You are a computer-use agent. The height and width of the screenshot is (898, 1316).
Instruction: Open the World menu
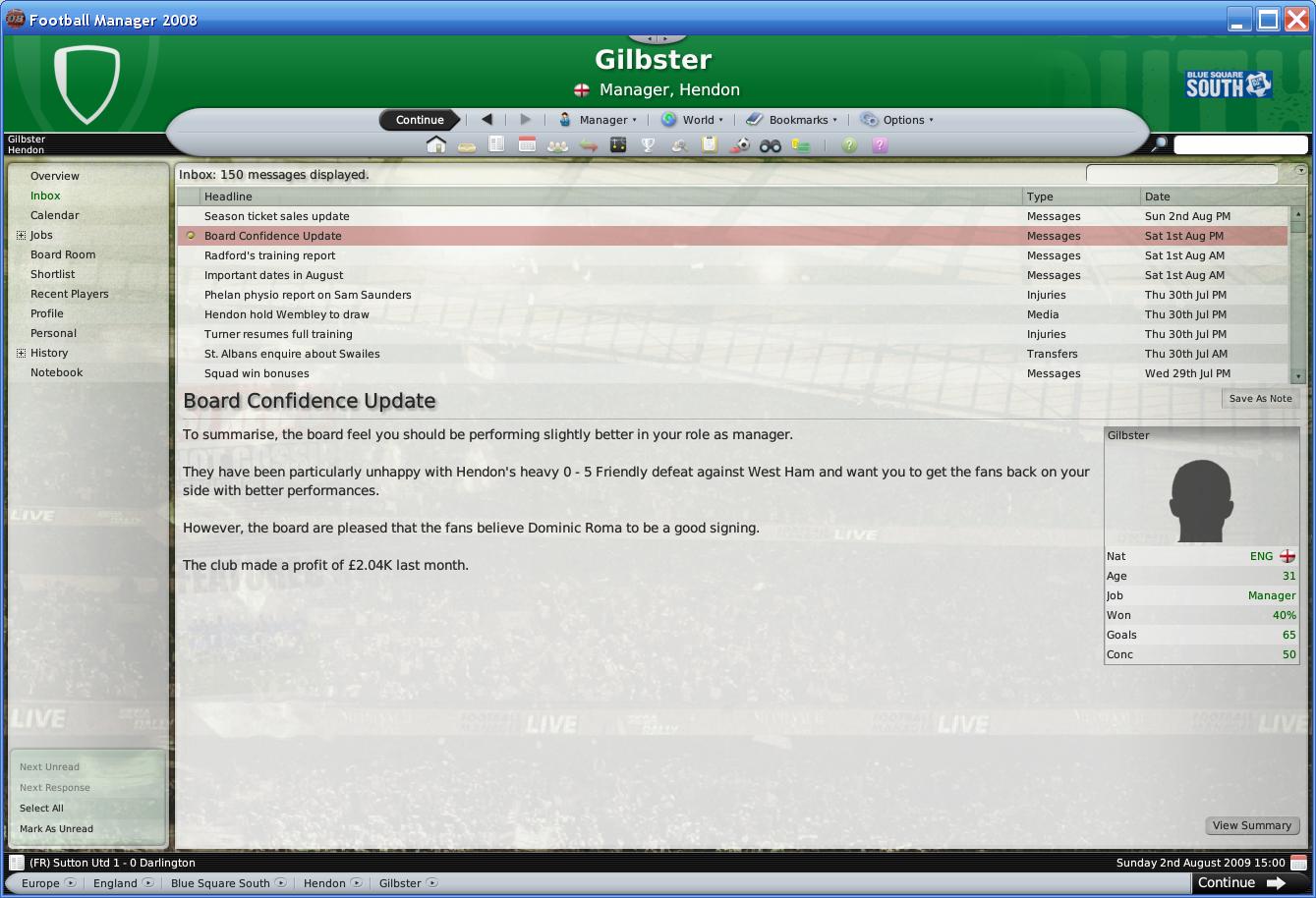693,120
